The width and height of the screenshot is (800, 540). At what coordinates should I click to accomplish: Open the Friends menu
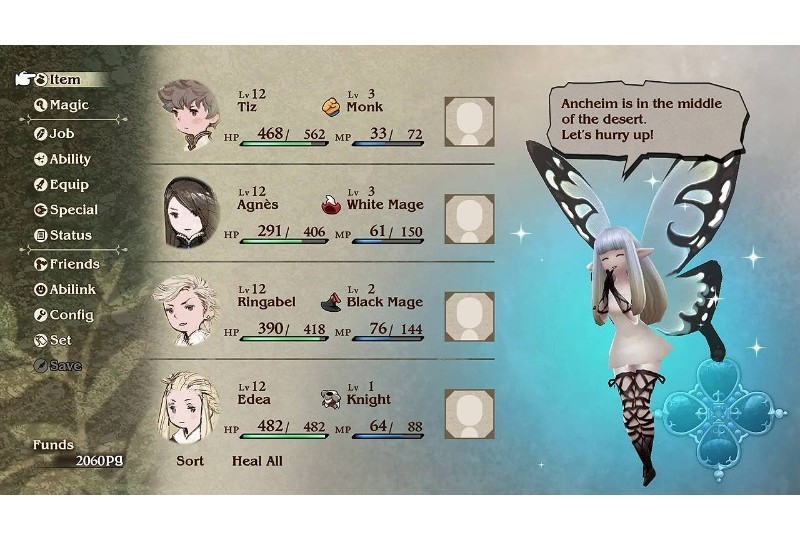click(x=74, y=264)
